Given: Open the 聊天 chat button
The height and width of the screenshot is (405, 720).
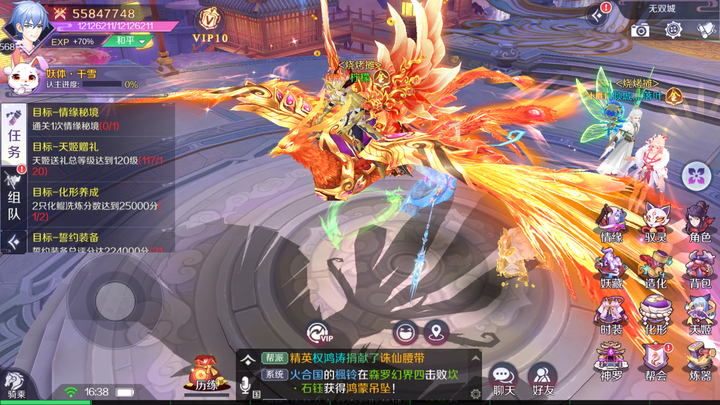Looking at the screenshot, I should pyautogui.click(x=503, y=379).
